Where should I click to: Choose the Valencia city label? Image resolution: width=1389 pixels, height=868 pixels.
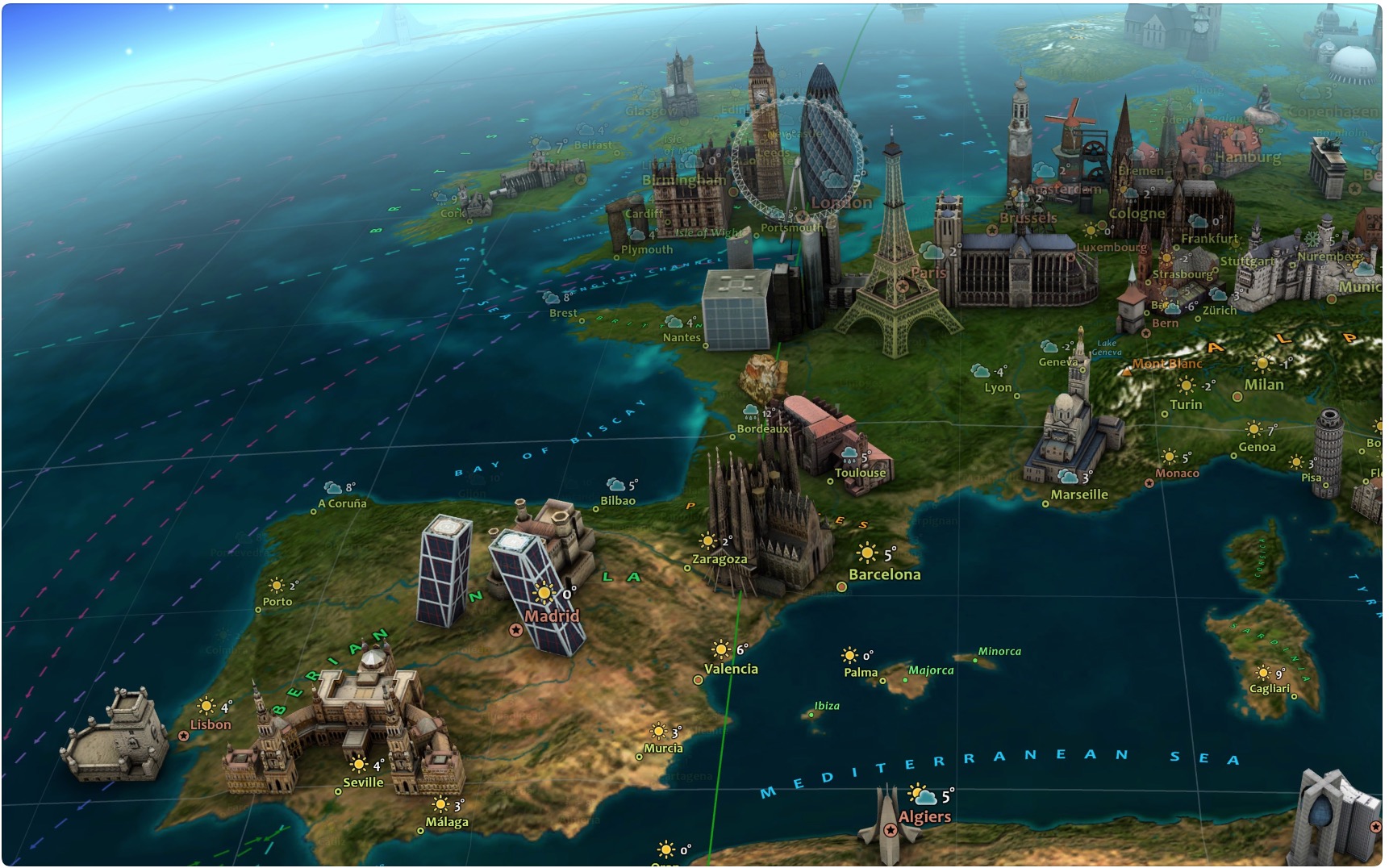click(731, 669)
